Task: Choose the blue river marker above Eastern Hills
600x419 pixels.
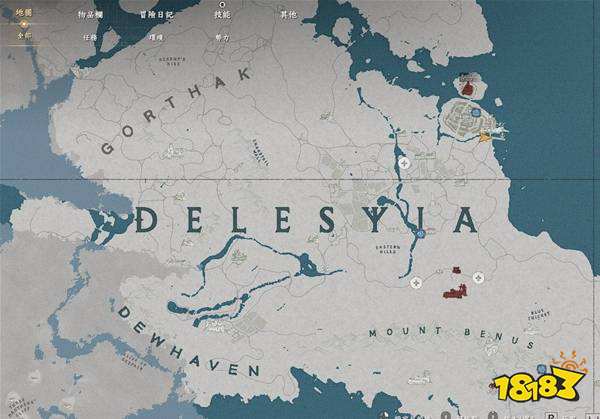Action: (422, 233)
